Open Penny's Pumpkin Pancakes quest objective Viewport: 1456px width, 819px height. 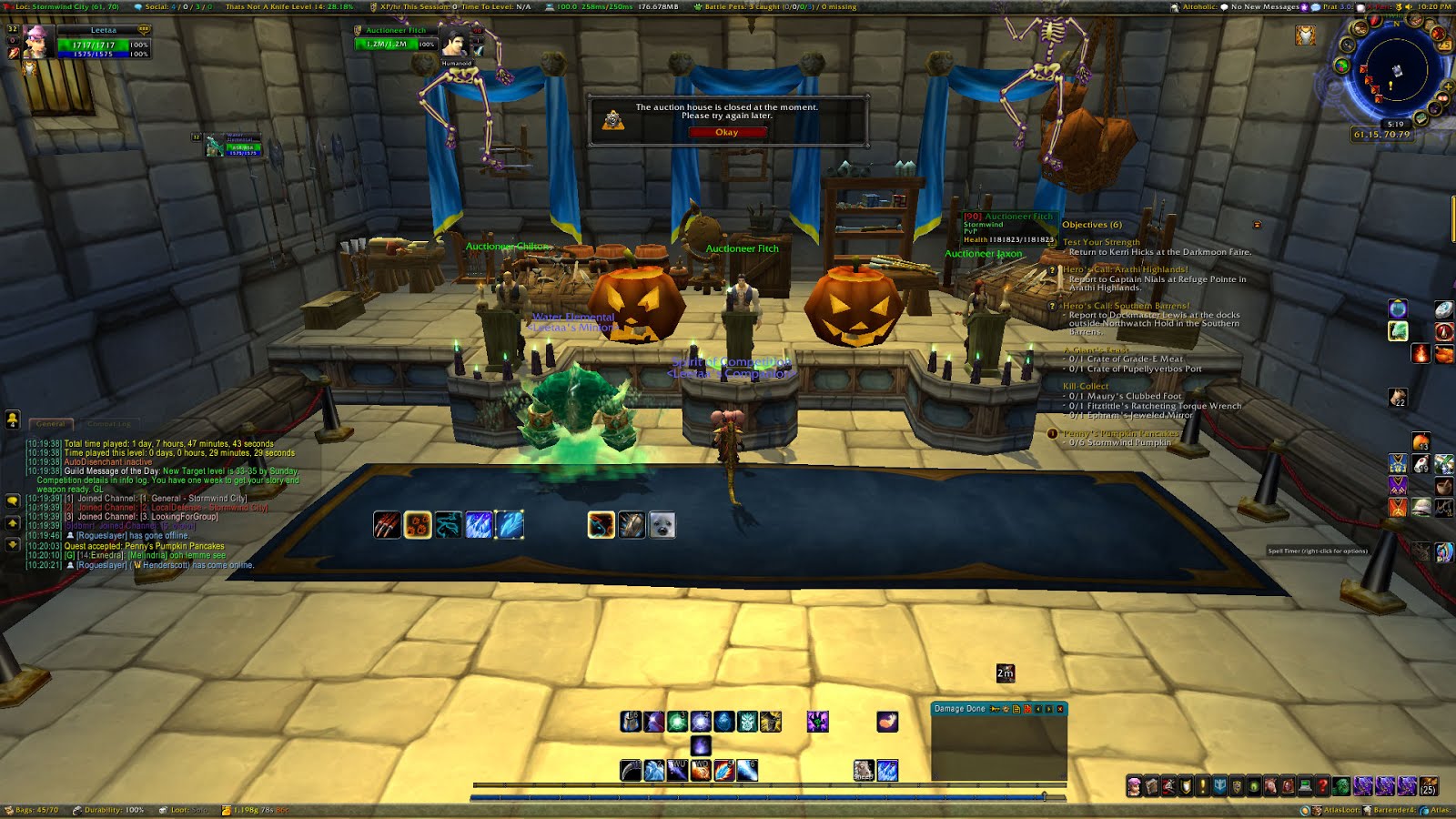pyautogui.click(x=1120, y=433)
